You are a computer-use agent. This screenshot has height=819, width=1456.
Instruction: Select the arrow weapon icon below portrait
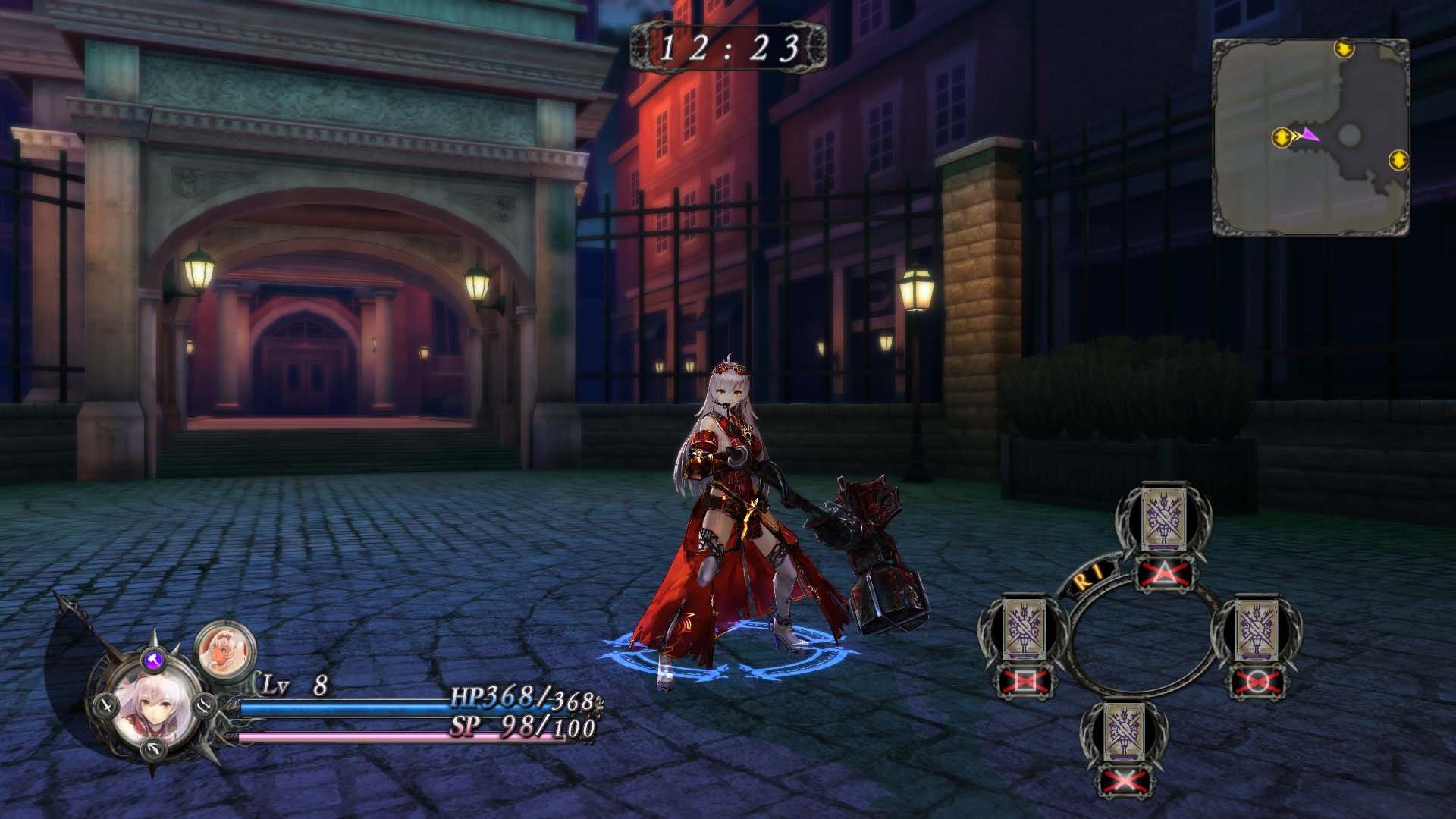click(x=153, y=748)
